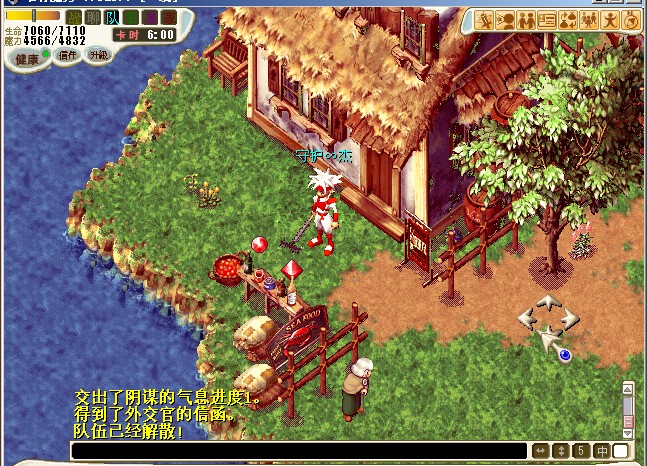Toggle the 中 input language button

(x=602, y=452)
